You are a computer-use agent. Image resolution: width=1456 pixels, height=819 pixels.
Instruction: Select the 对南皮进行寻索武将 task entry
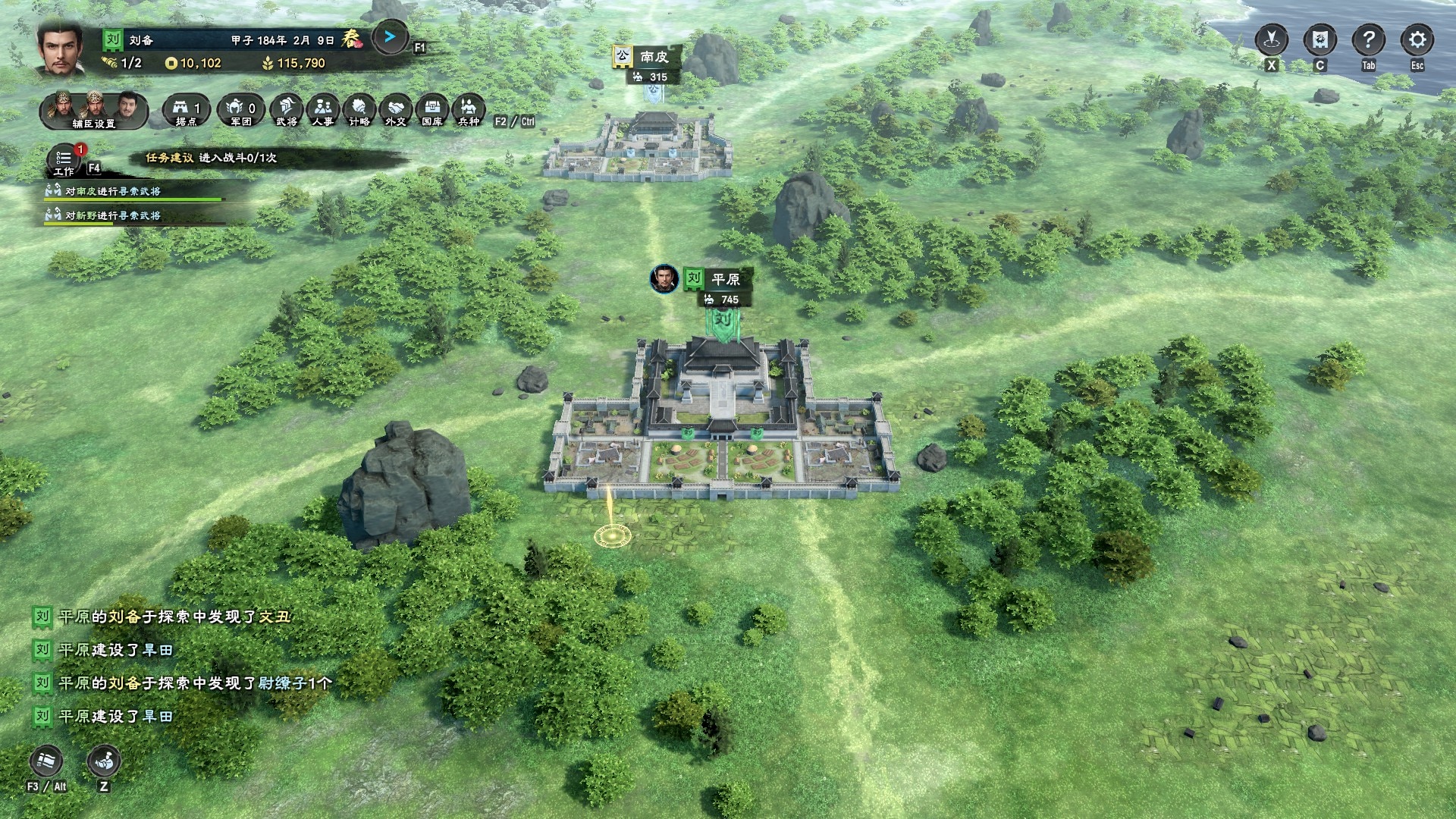tap(114, 191)
